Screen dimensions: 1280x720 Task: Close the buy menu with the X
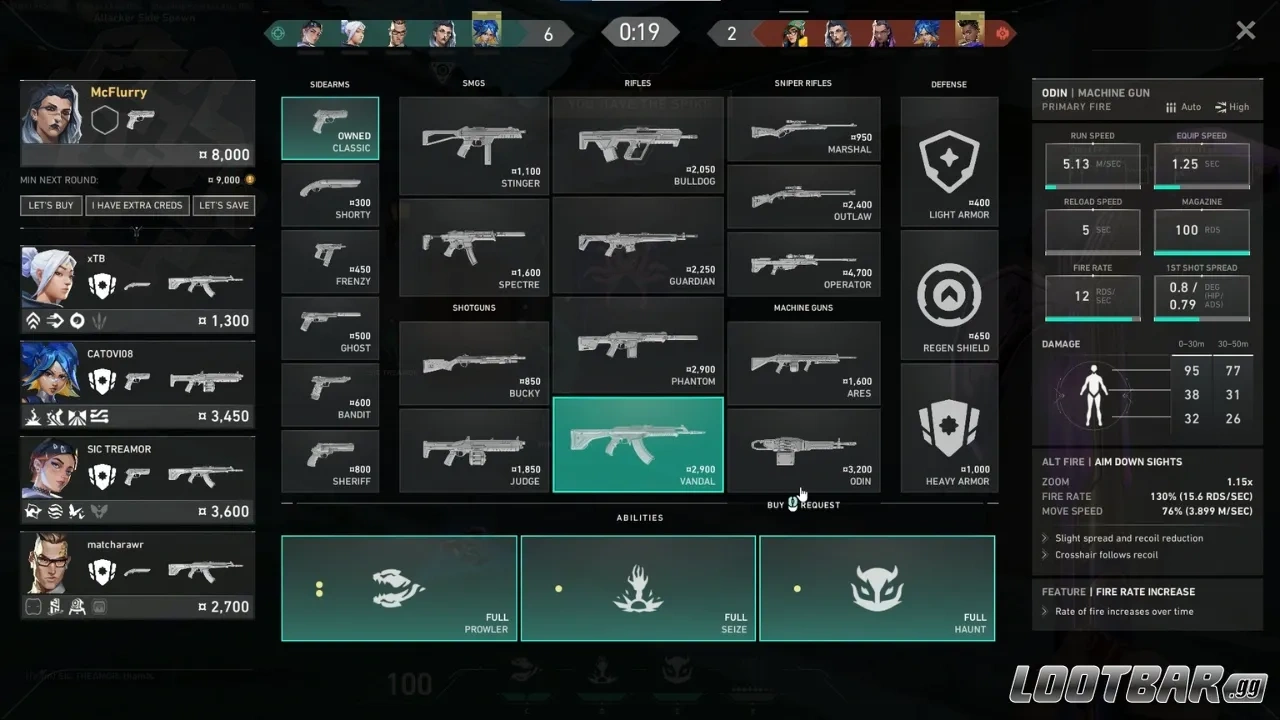coord(1245,31)
